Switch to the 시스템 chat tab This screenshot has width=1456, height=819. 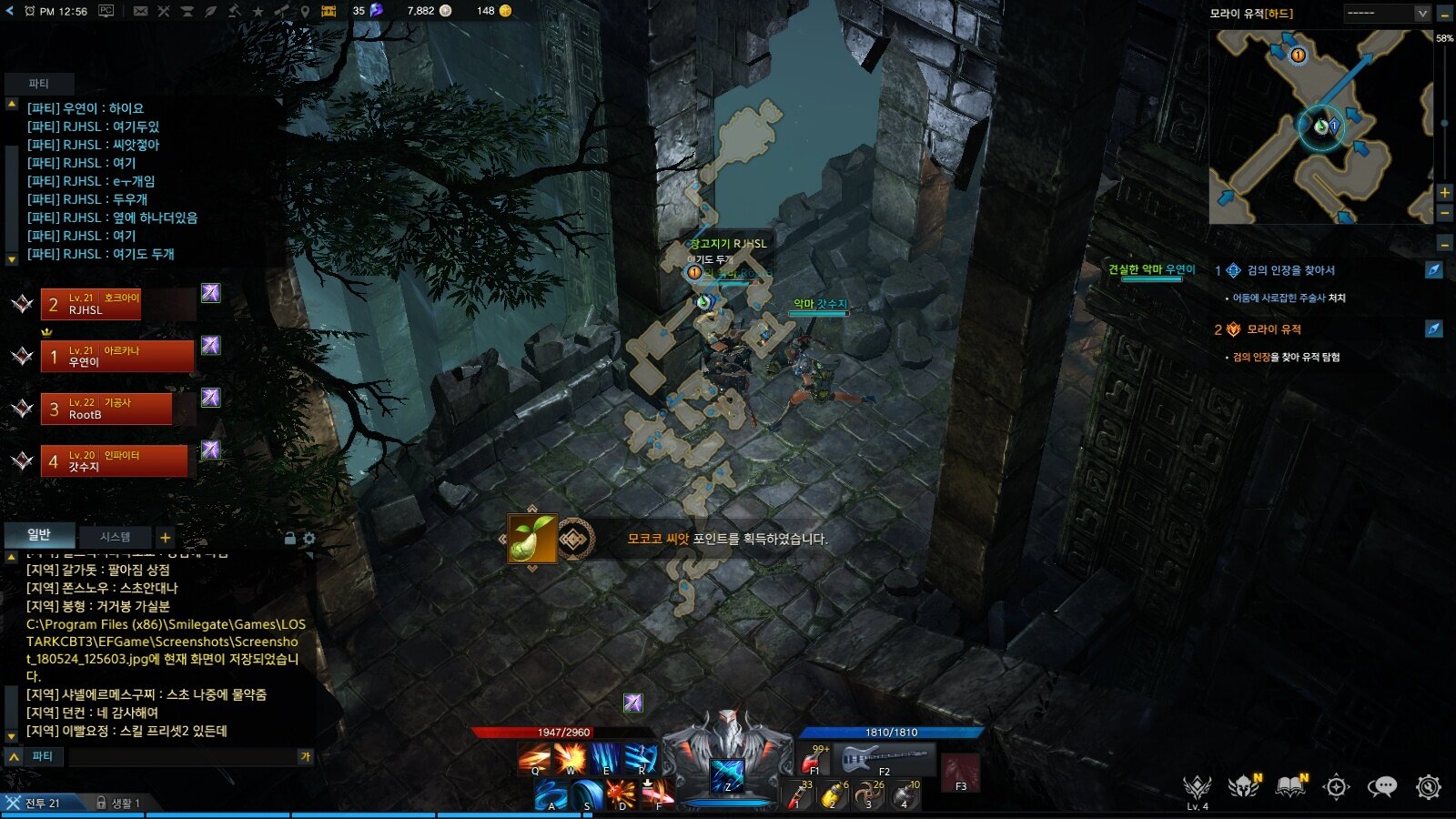(x=115, y=537)
